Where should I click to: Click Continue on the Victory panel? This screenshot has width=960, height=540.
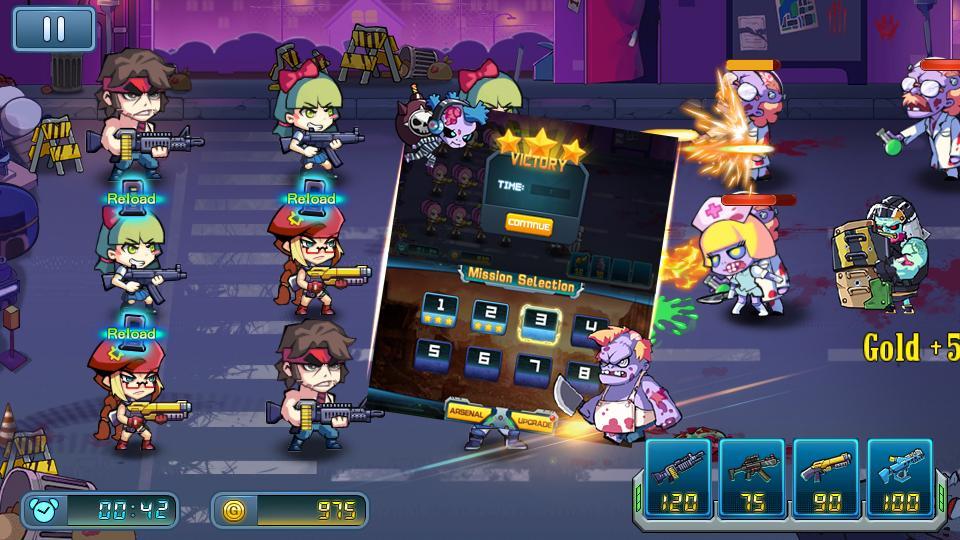(x=529, y=224)
